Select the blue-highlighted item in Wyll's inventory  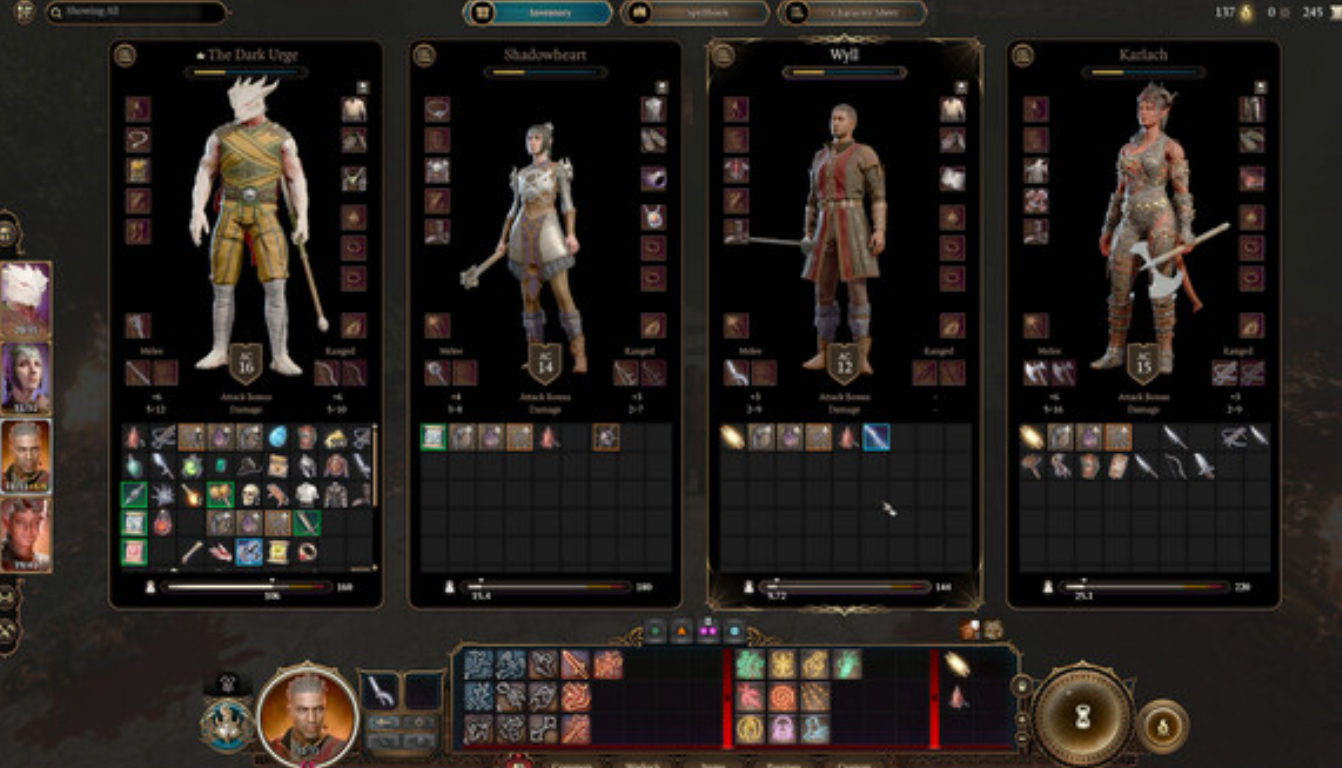[876, 437]
